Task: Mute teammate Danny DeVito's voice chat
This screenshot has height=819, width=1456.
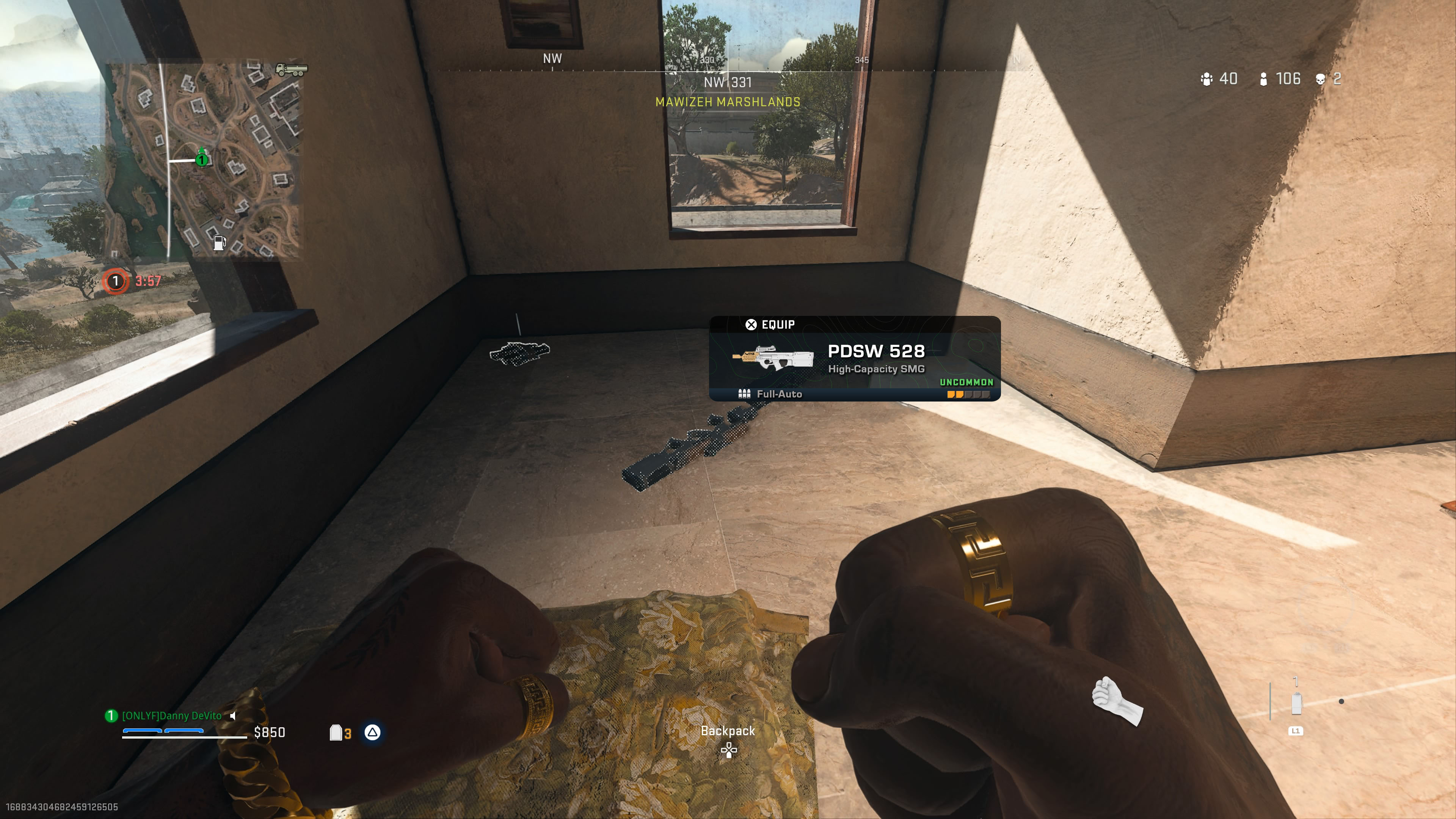Action: [x=233, y=715]
